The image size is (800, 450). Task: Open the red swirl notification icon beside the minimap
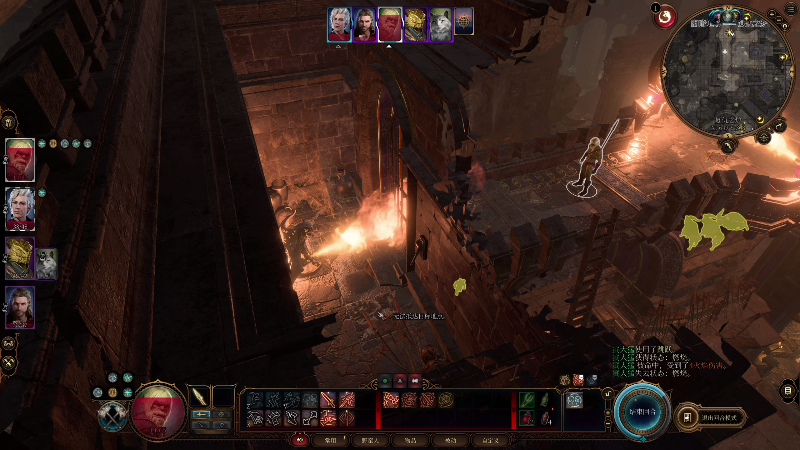[x=663, y=15]
